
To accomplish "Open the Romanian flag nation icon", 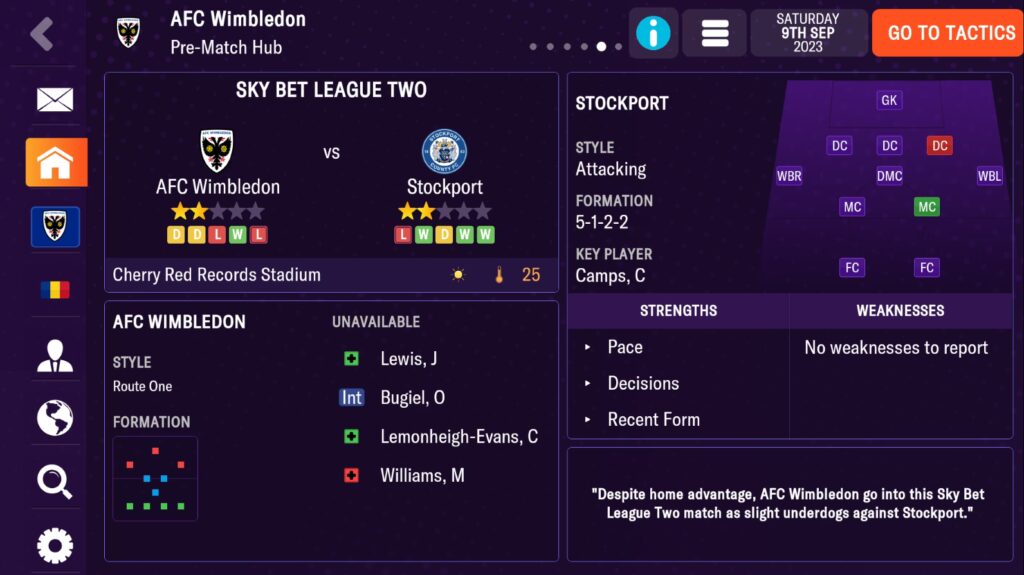I will click(55, 290).
